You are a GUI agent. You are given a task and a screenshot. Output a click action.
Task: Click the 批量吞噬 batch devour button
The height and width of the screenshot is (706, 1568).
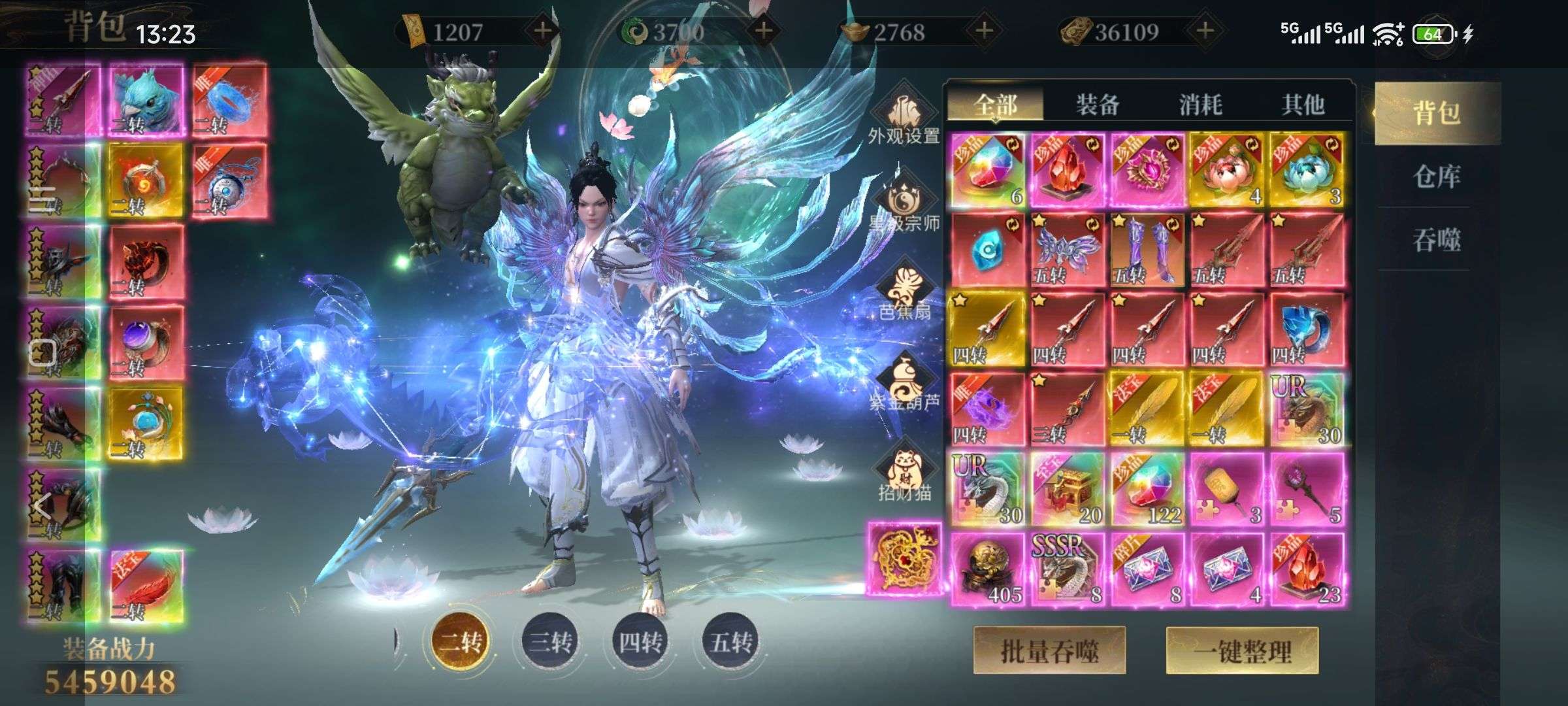[1049, 650]
